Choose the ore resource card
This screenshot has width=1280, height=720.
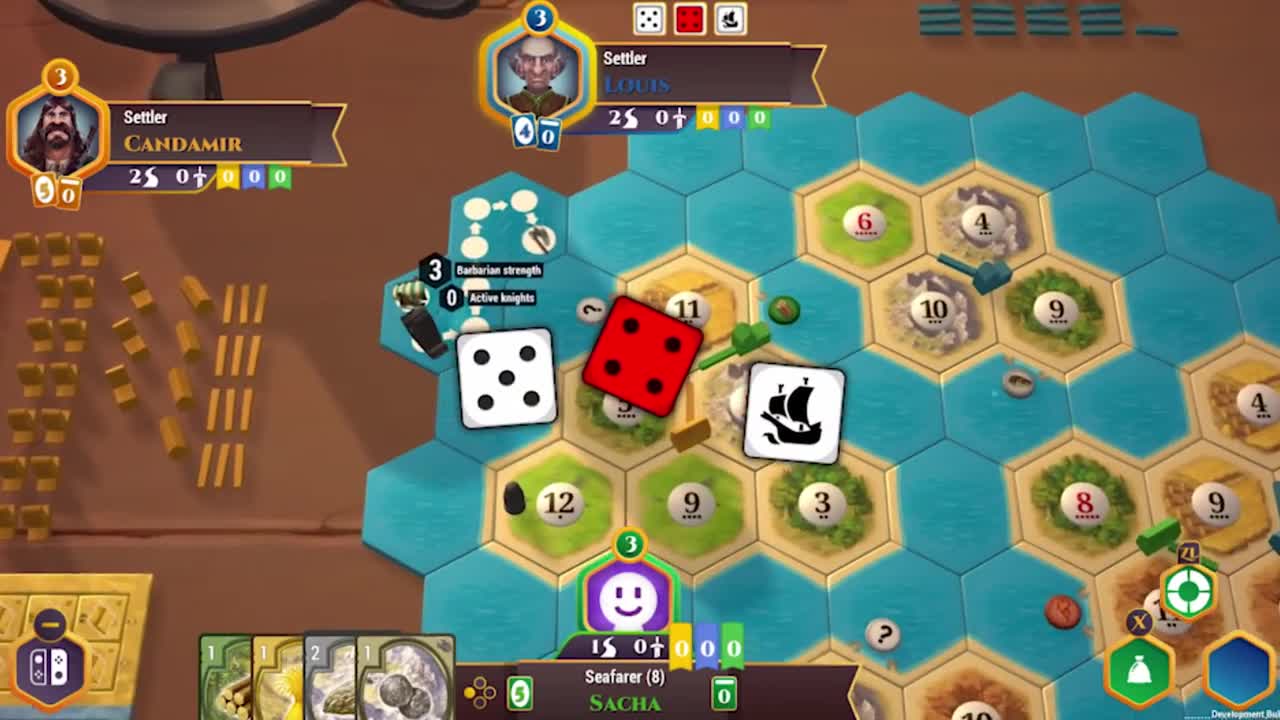(331, 680)
